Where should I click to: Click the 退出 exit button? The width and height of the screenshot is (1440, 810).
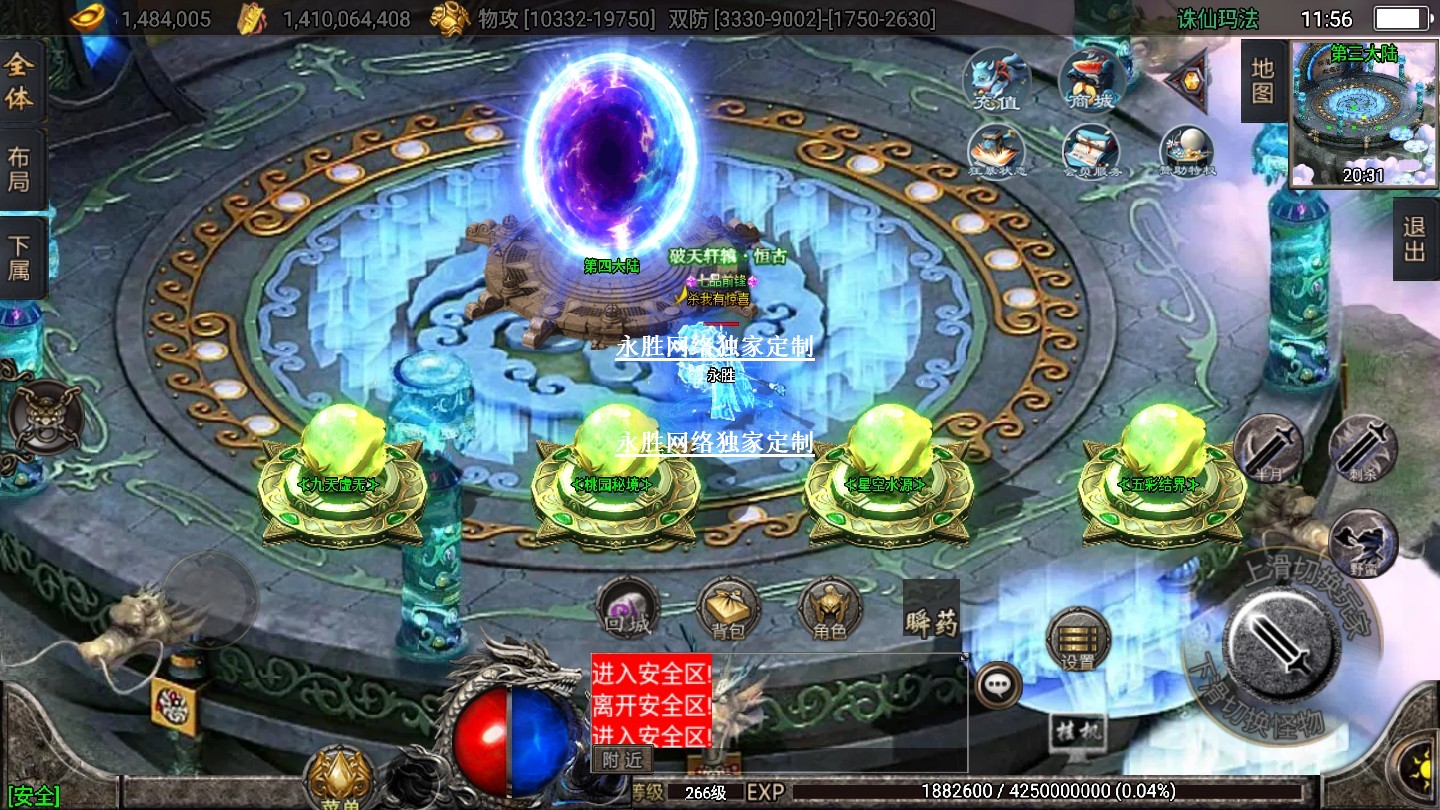pos(1414,239)
